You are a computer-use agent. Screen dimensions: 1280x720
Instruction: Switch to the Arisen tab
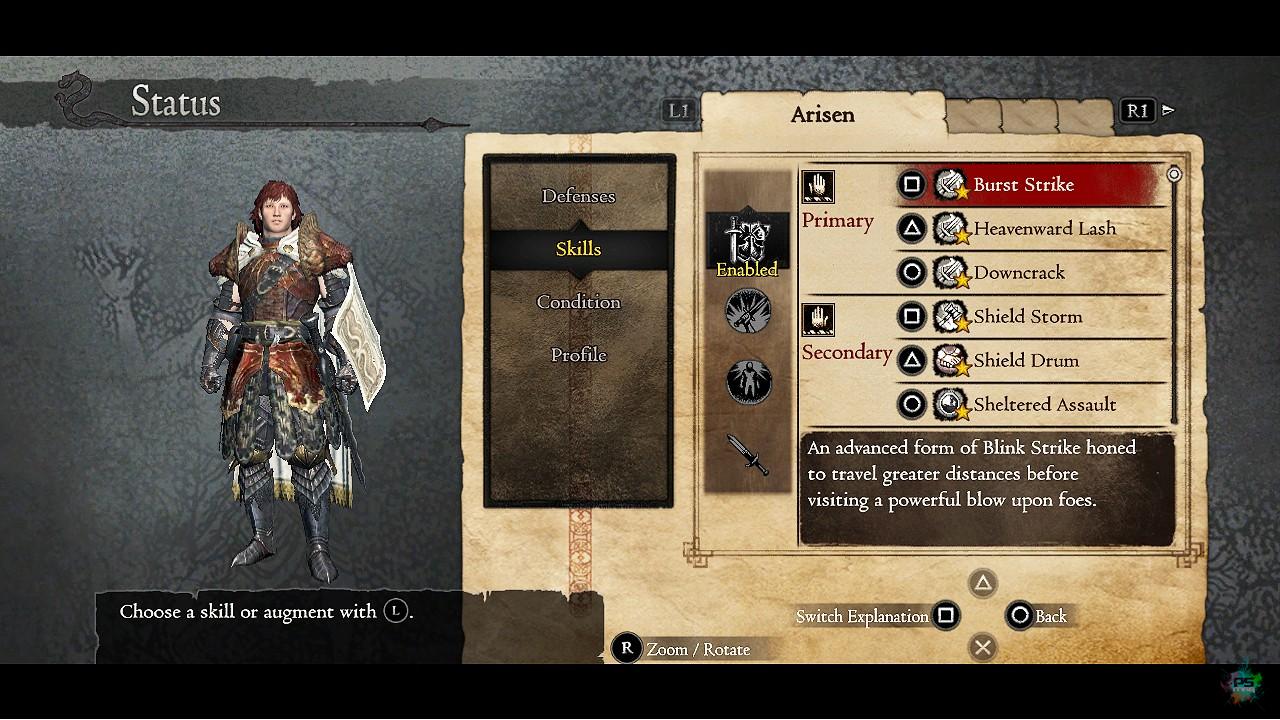[x=822, y=114]
